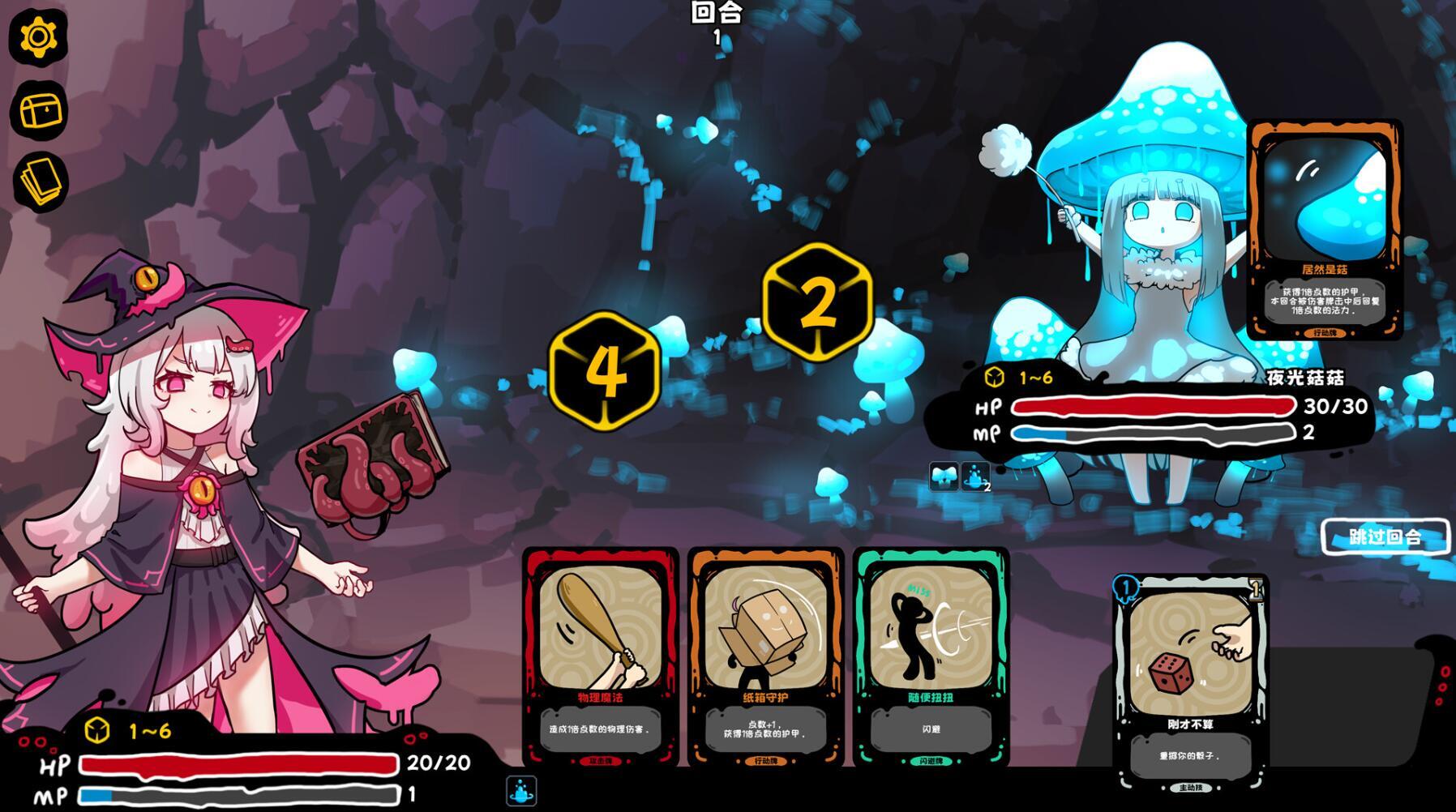This screenshot has height=812, width=1456.
Task: Click the mushroom status effect icon under enemy
Action: pos(943,477)
